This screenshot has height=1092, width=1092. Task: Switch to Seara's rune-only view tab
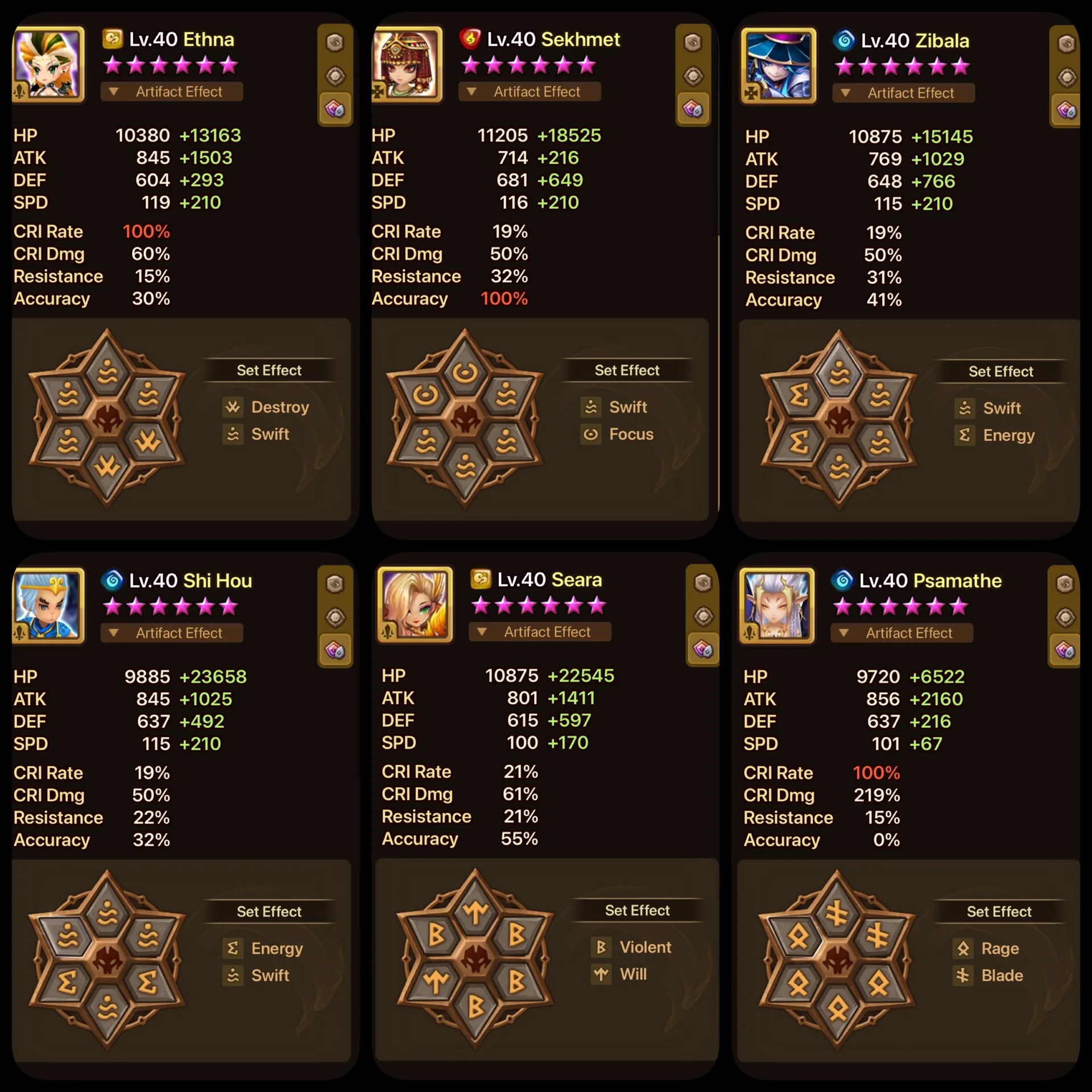click(703, 582)
